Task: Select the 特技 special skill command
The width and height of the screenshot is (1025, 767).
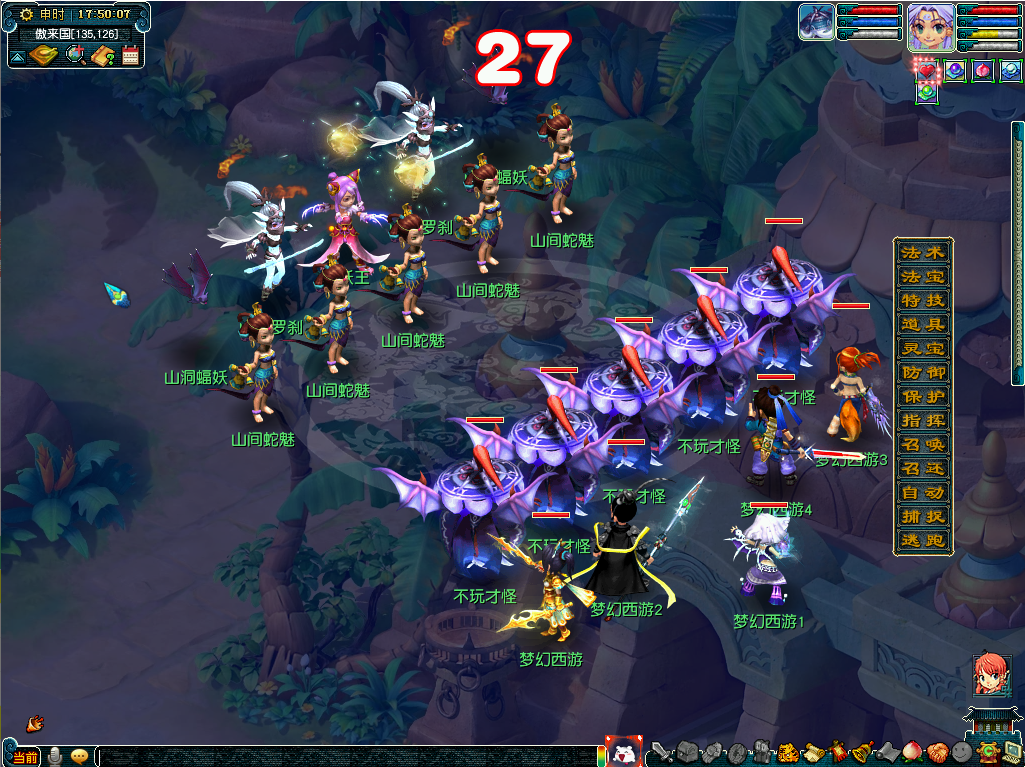Action: click(x=922, y=300)
